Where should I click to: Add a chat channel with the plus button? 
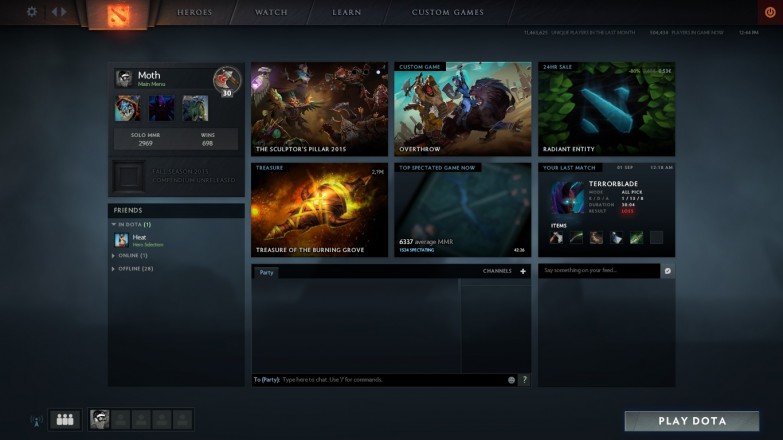(522, 271)
